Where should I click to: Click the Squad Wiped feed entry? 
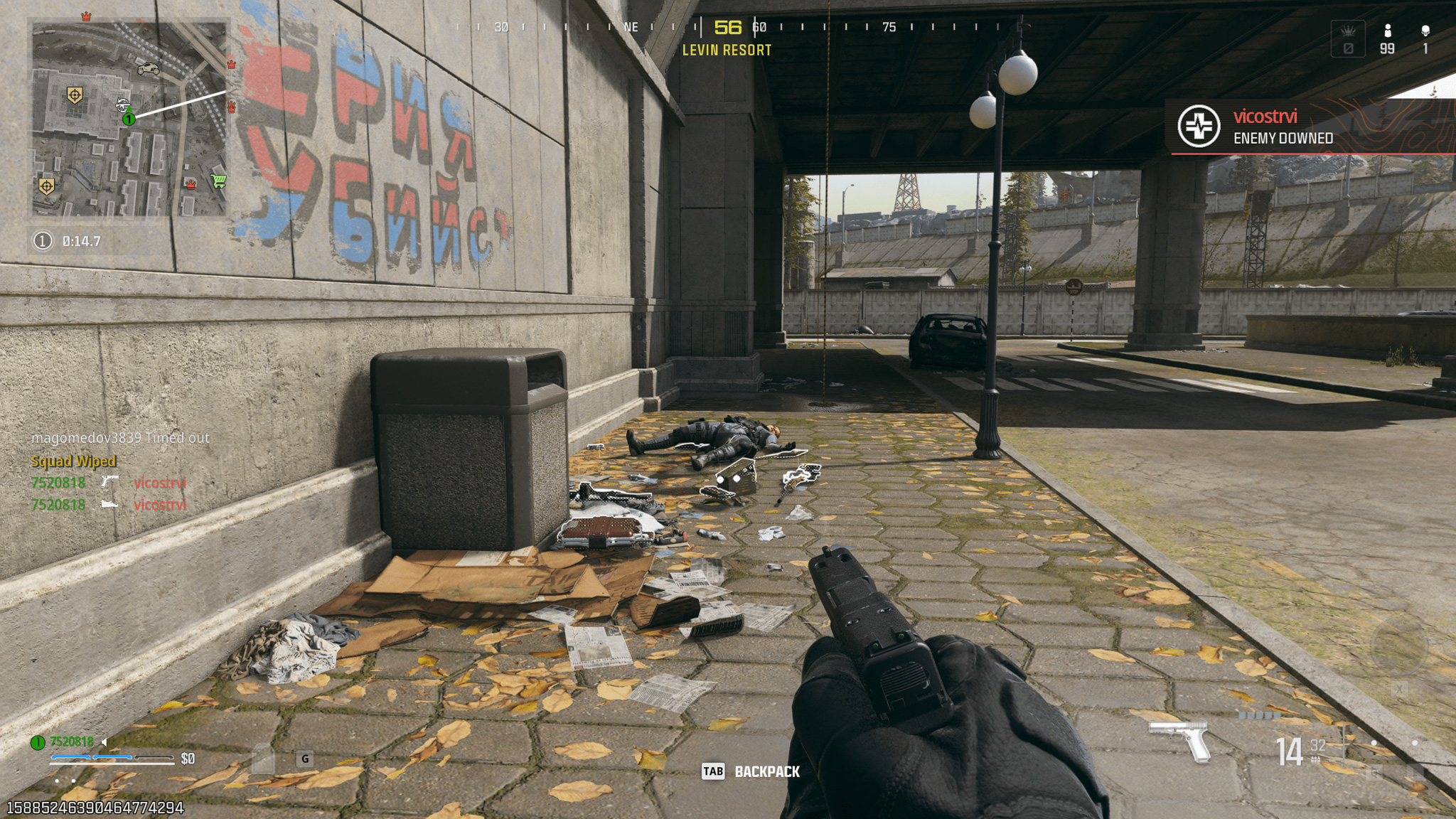point(73,461)
